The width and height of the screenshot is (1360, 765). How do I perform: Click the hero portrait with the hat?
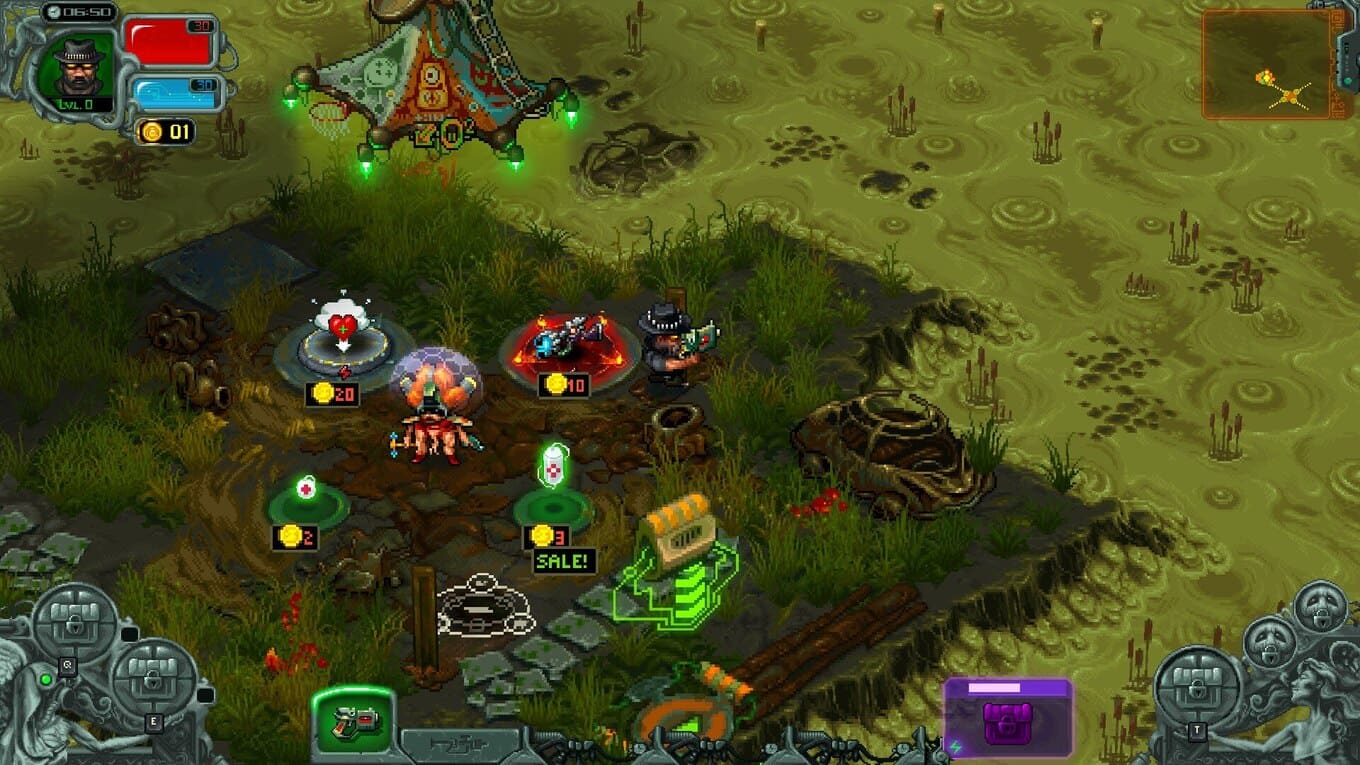(77, 62)
